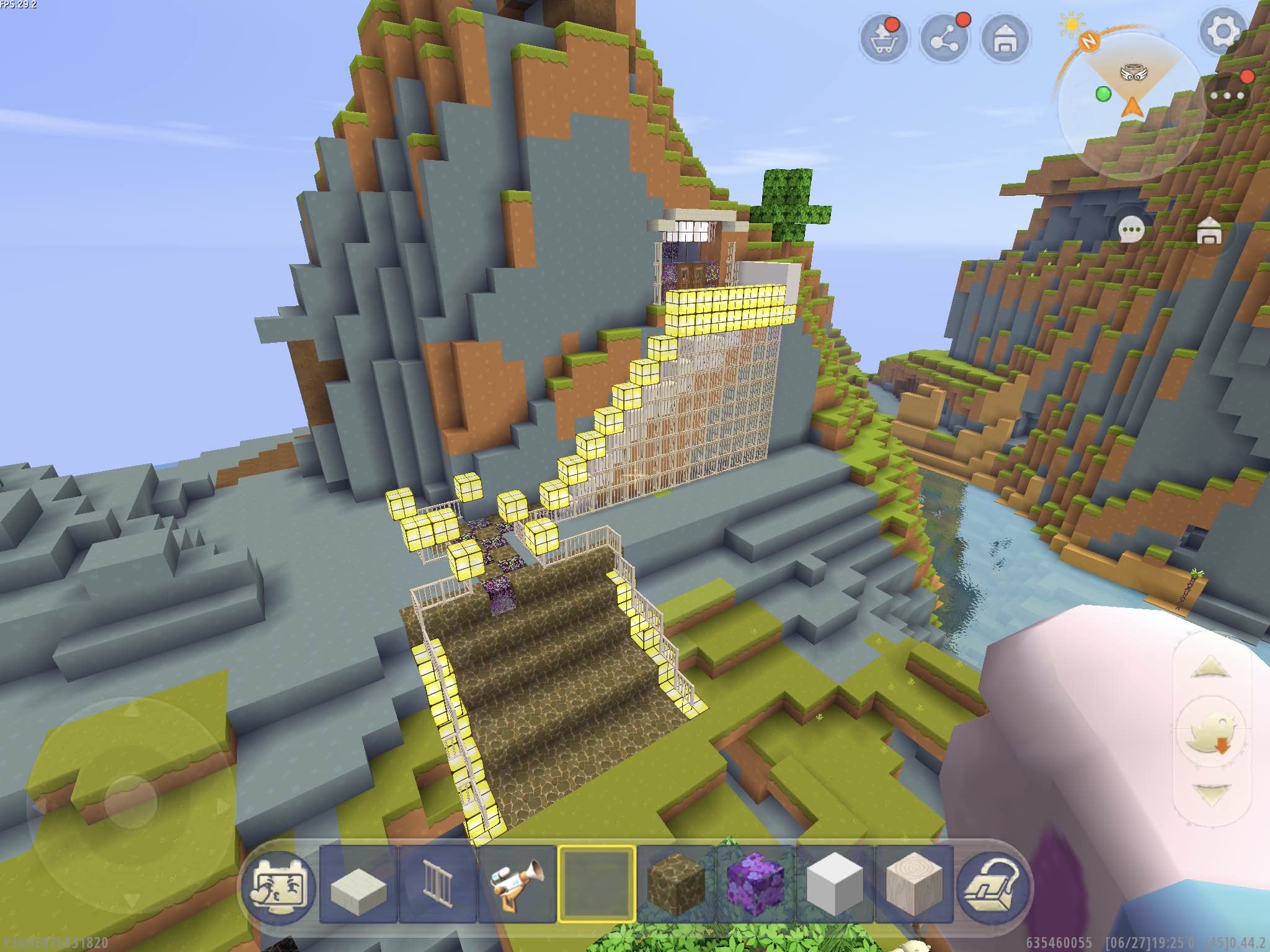Screen dimensions: 1270x952
Task: Select the plain white block slot
Action: (x=835, y=885)
